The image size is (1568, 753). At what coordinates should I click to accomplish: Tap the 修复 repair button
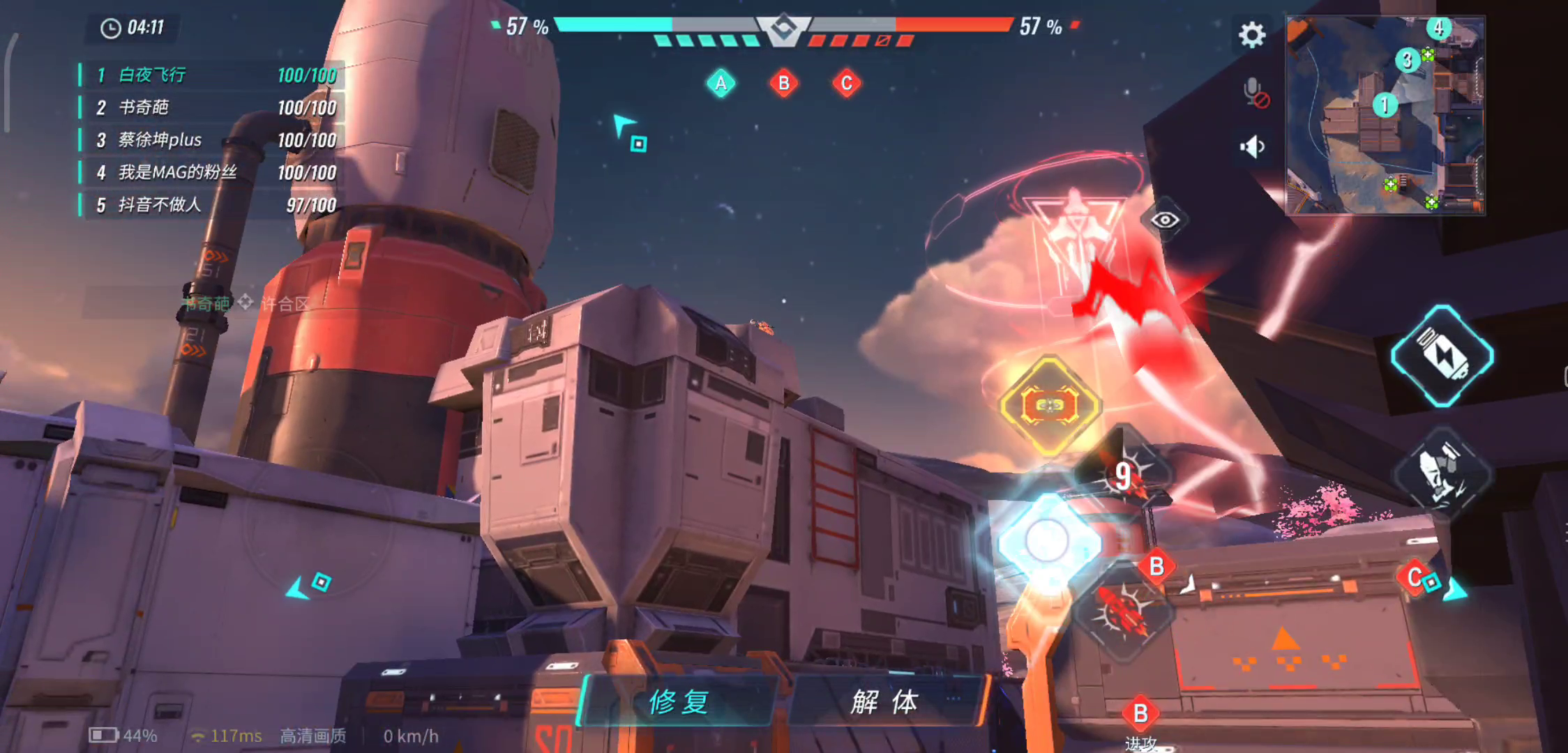tap(679, 701)
